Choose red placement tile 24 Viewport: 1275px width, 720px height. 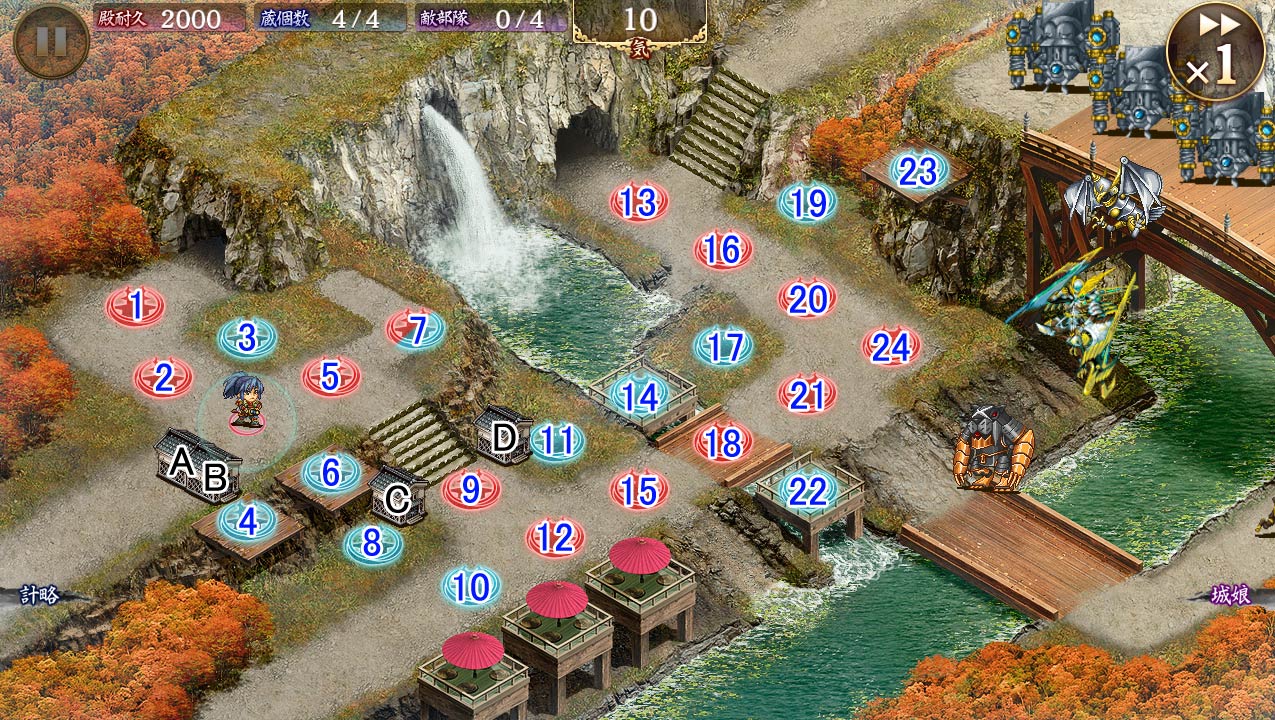891,346
